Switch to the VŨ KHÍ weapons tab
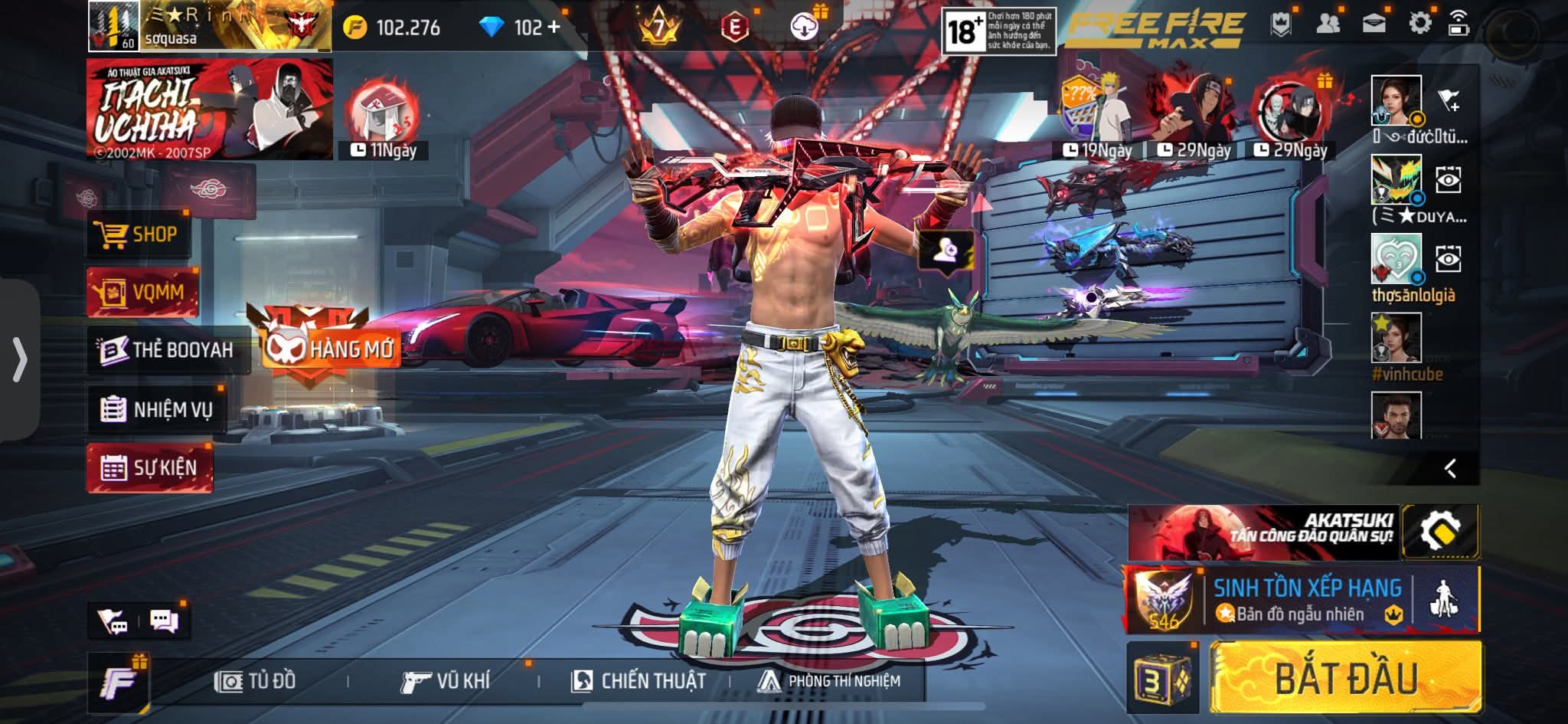The height and width of the screenshot is (724, 1568). pos(445,680)
